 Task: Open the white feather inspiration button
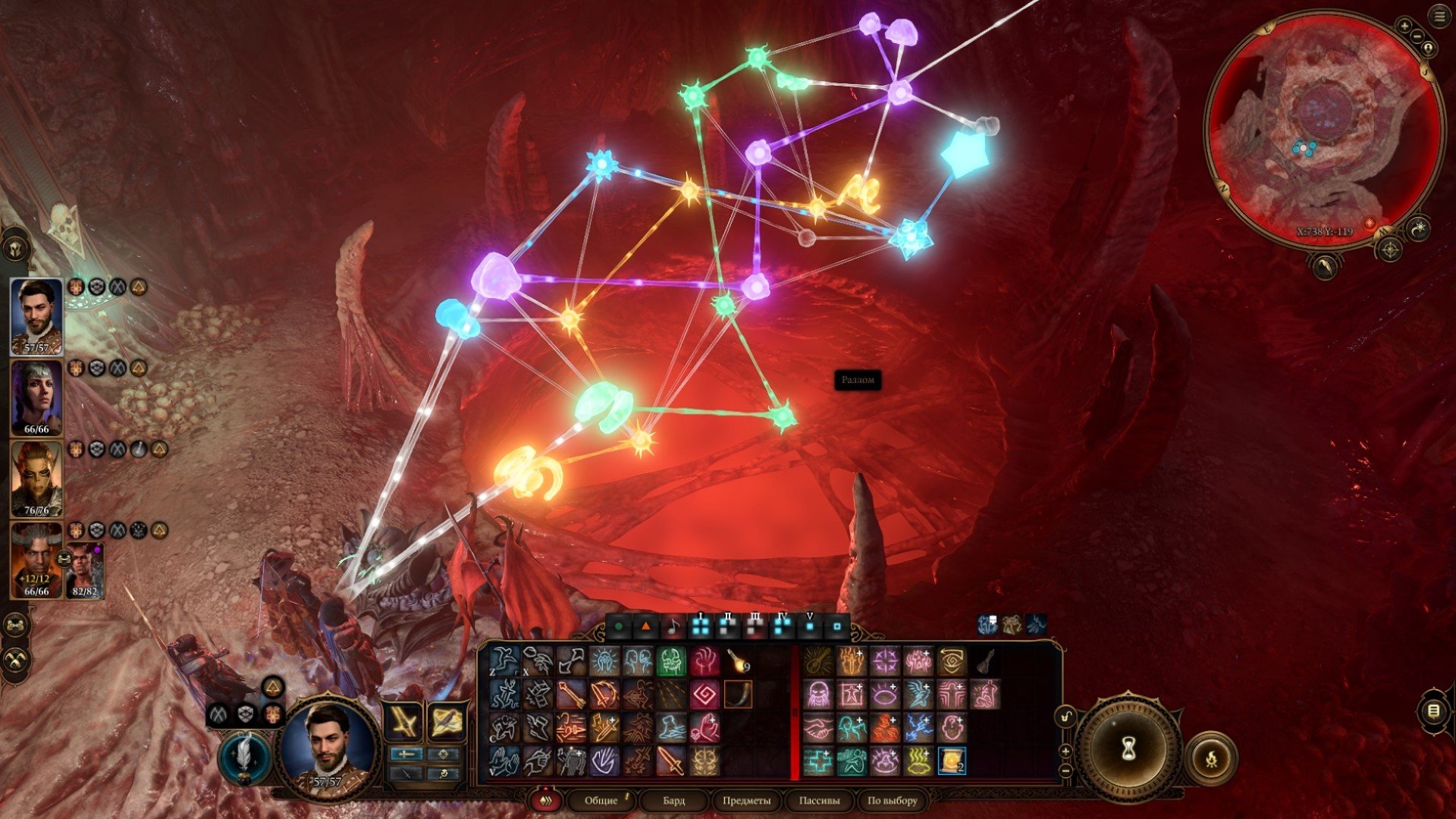[246, 758]
